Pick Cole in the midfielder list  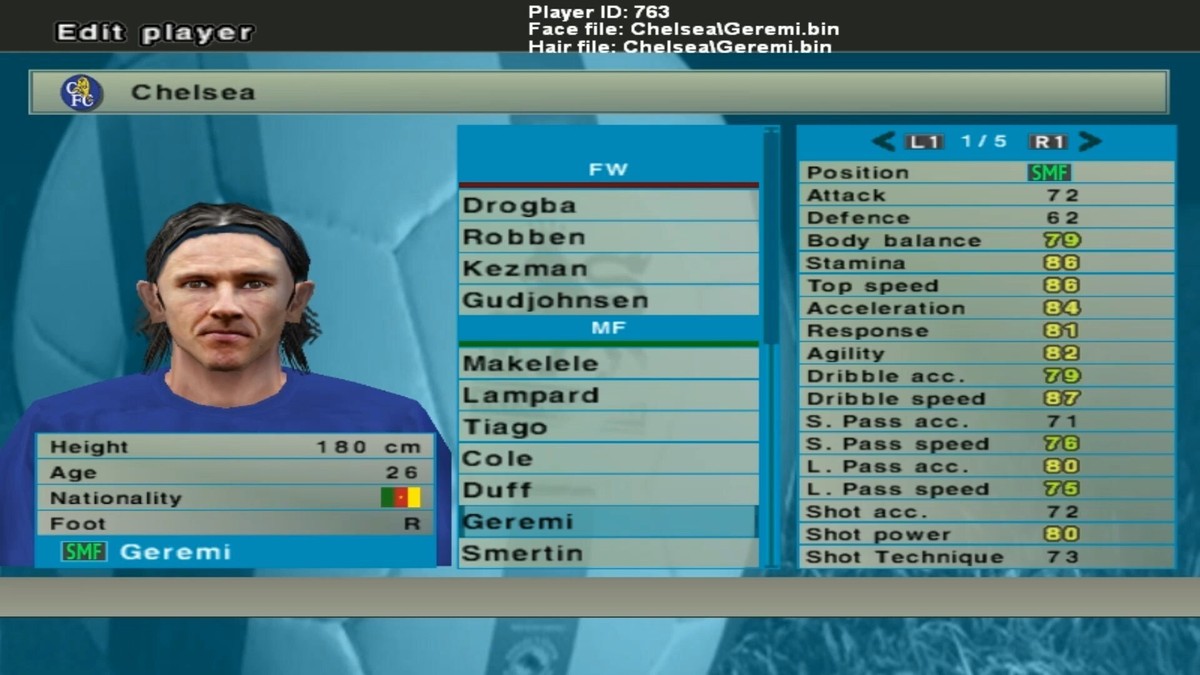(608, 459)
